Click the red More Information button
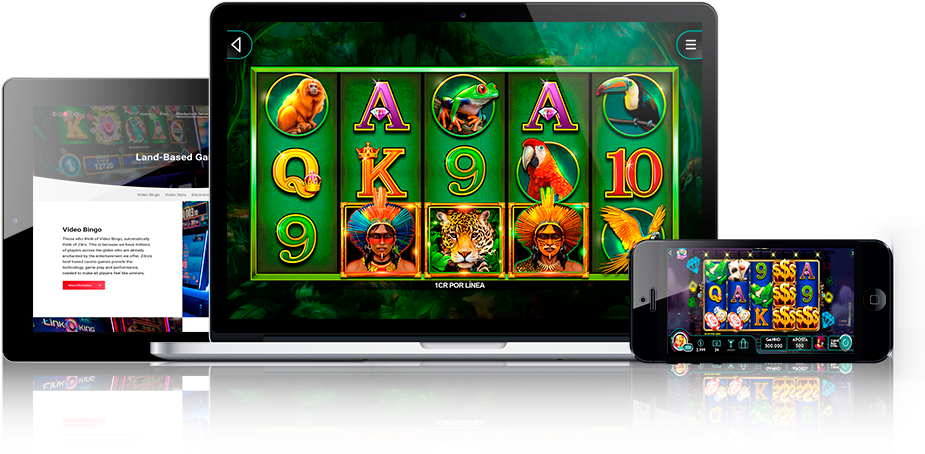The height and width of the screenshot is (454, 925). 84,285
